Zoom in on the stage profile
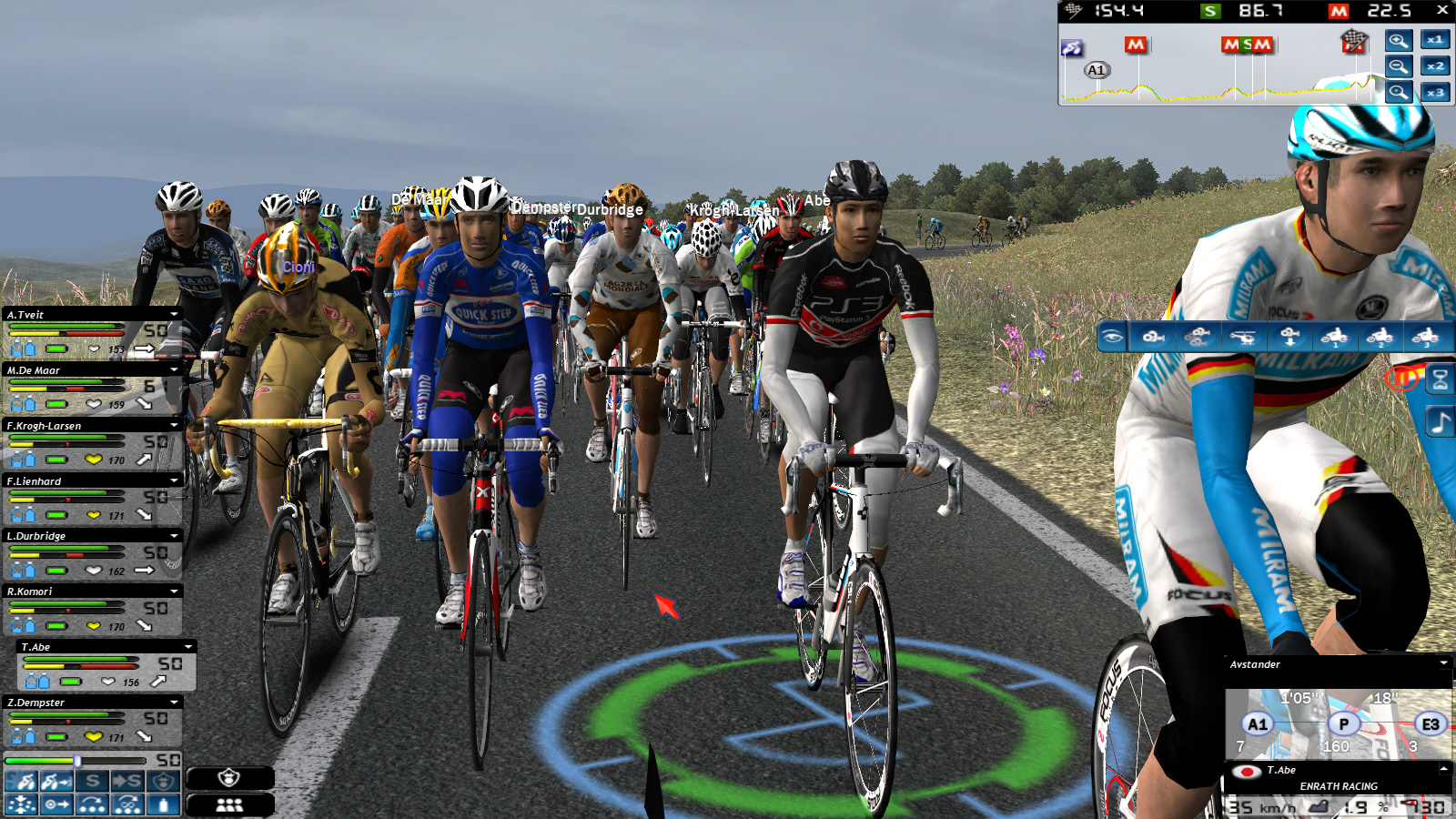Viewport: 1456px width, 819px height. (1399, 40)
